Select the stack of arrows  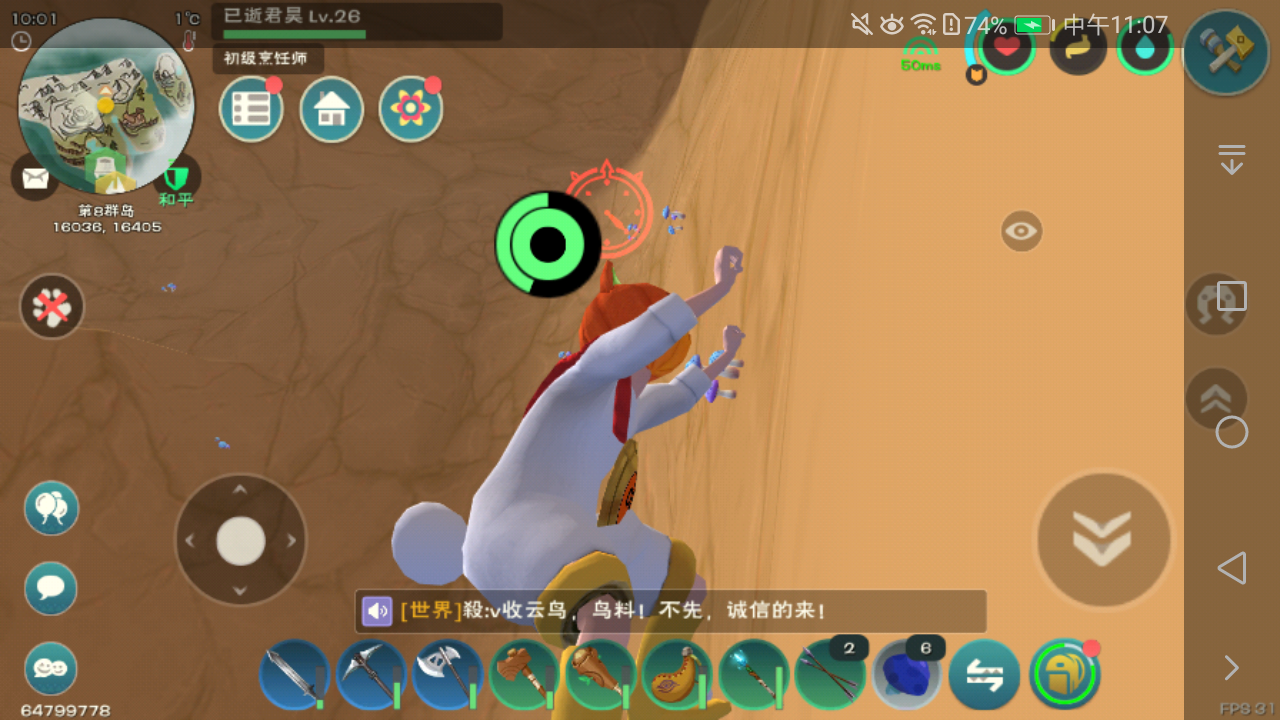click(831, 677)
